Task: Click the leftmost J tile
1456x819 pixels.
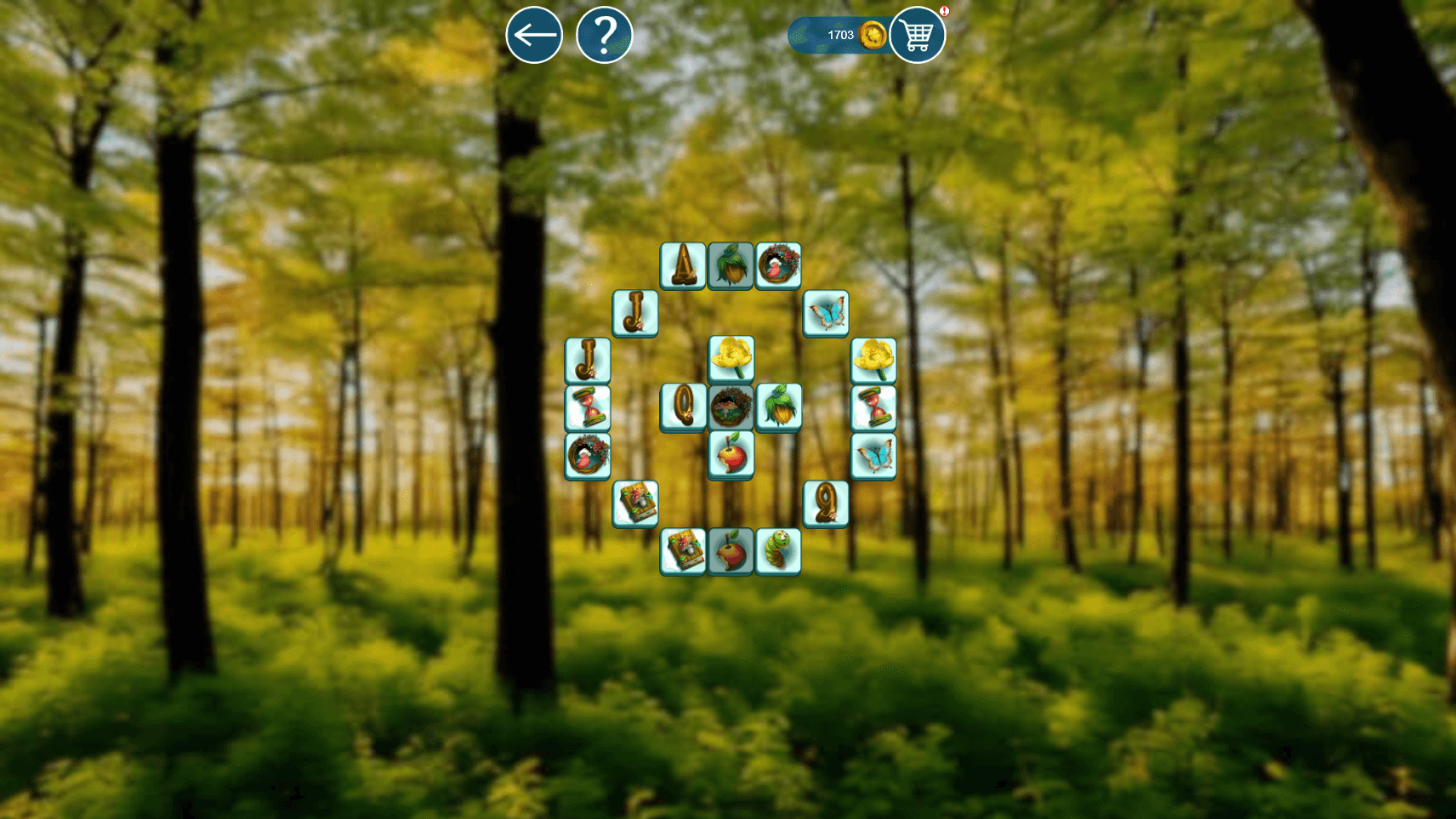Action: (586, 360)
